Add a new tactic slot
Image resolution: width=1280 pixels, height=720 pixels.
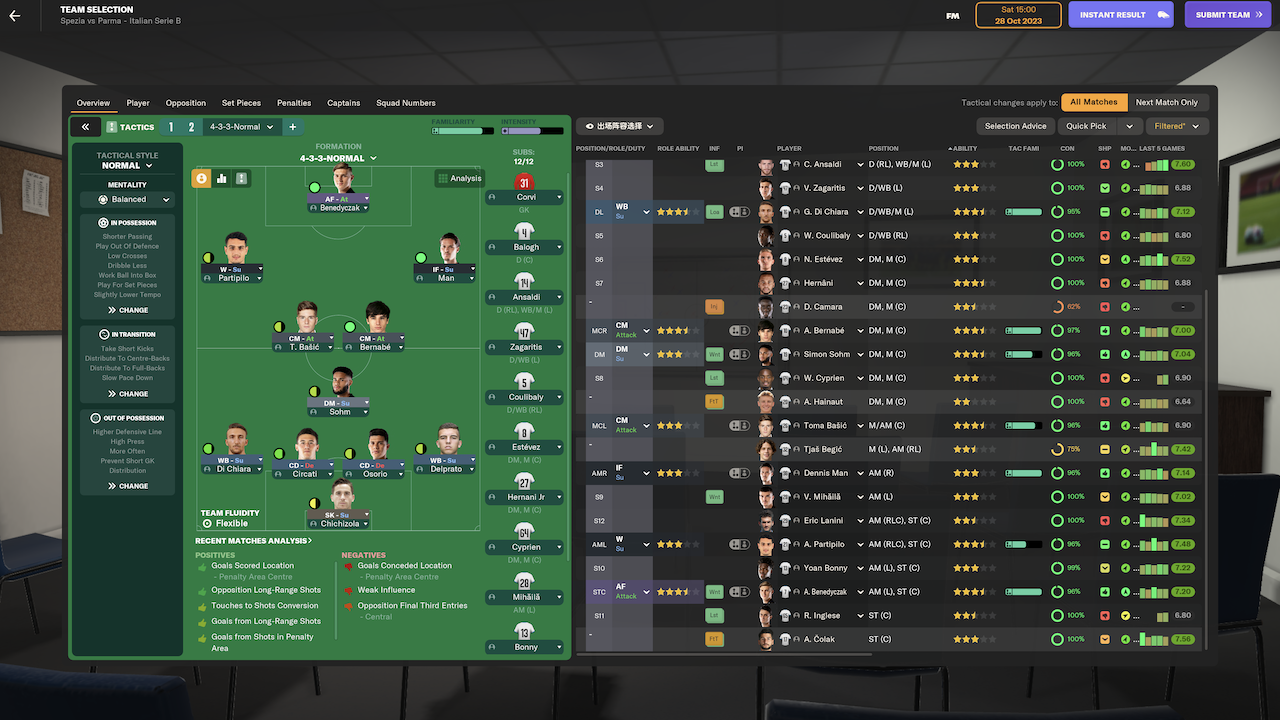(293, 127)
